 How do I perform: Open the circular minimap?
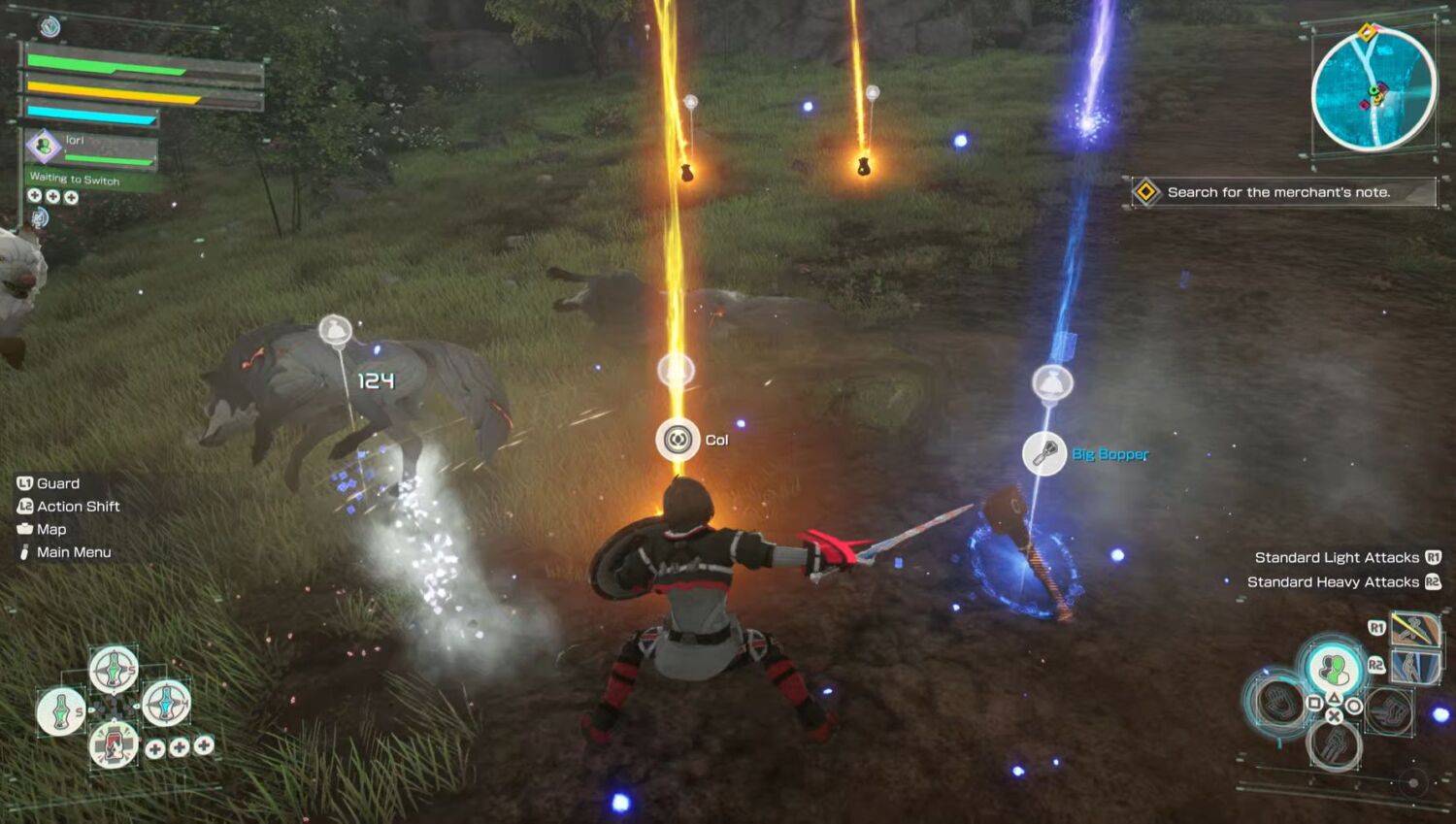coord(1373,90)
